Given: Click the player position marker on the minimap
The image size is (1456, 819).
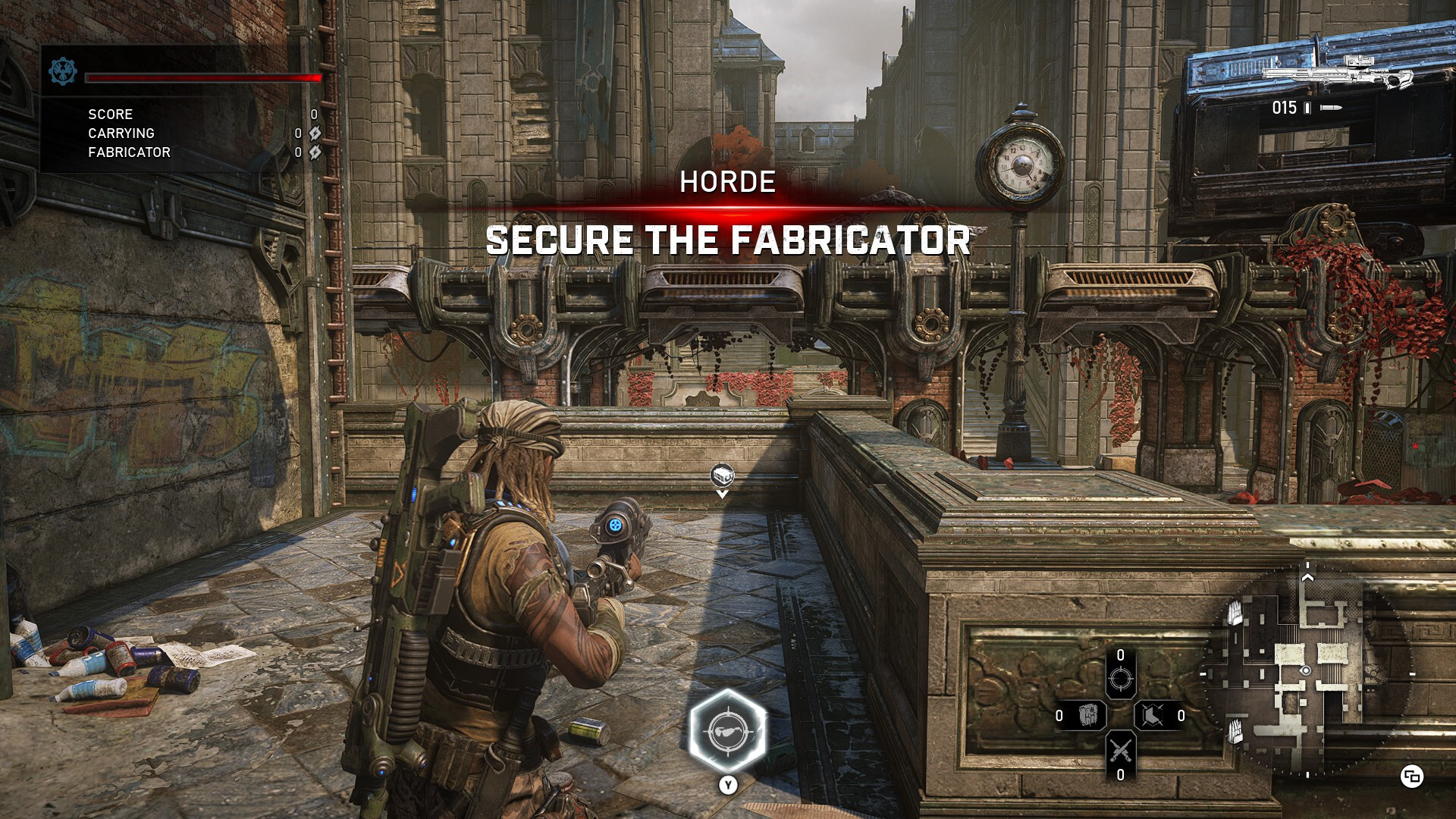Looking at the screenshot, I should coord(1306,671).
